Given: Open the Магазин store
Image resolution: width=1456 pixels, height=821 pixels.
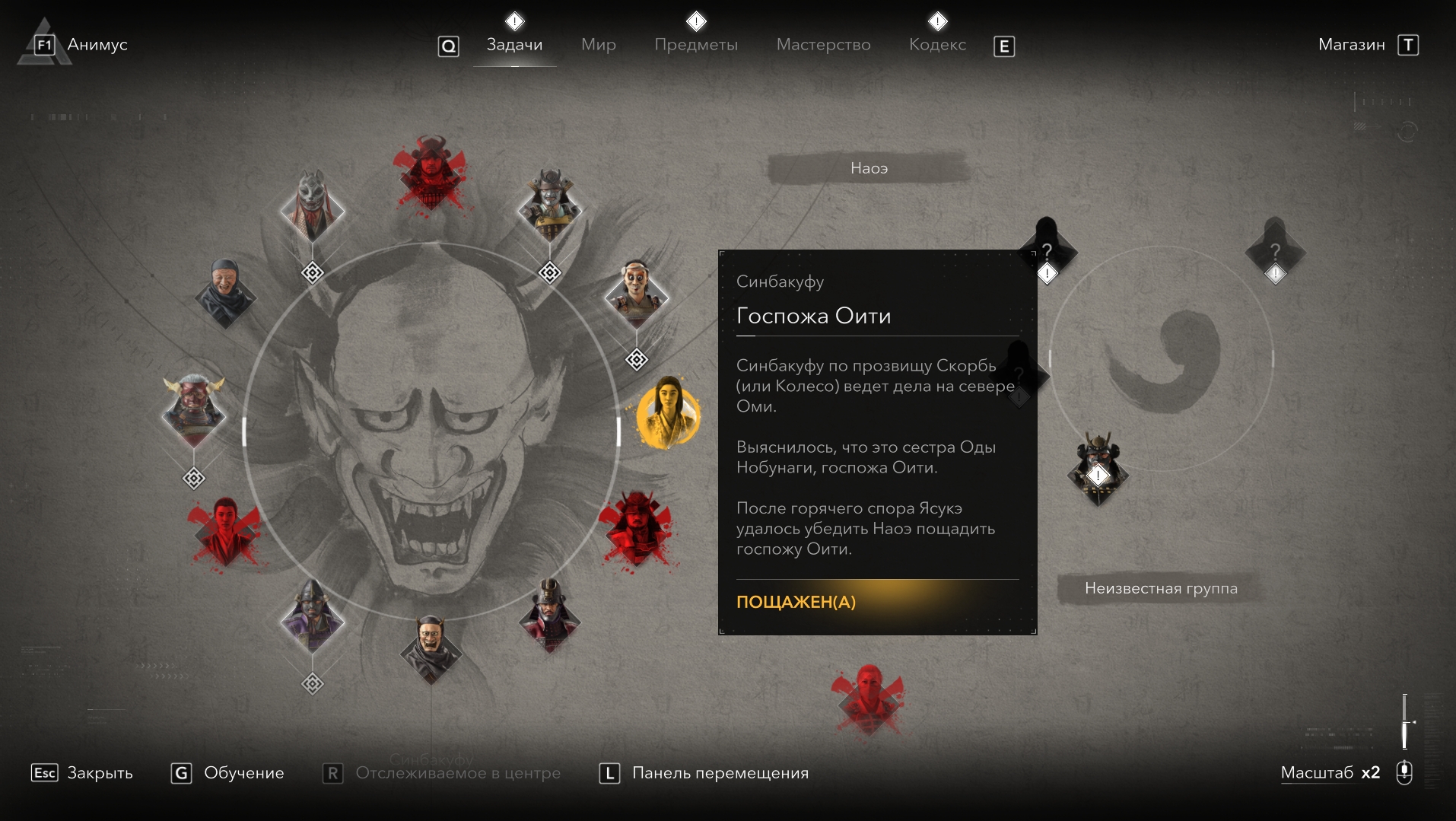Looking at the screenshot, I should click(1351, 45).
